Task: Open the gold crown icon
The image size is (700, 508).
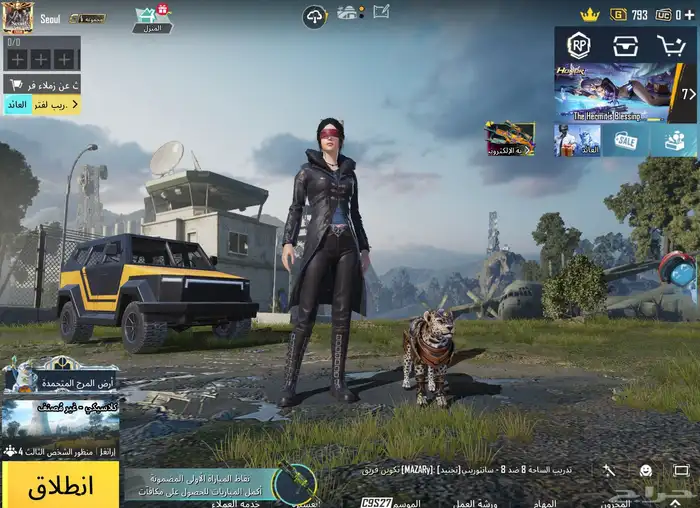Action: click(590, 15)
